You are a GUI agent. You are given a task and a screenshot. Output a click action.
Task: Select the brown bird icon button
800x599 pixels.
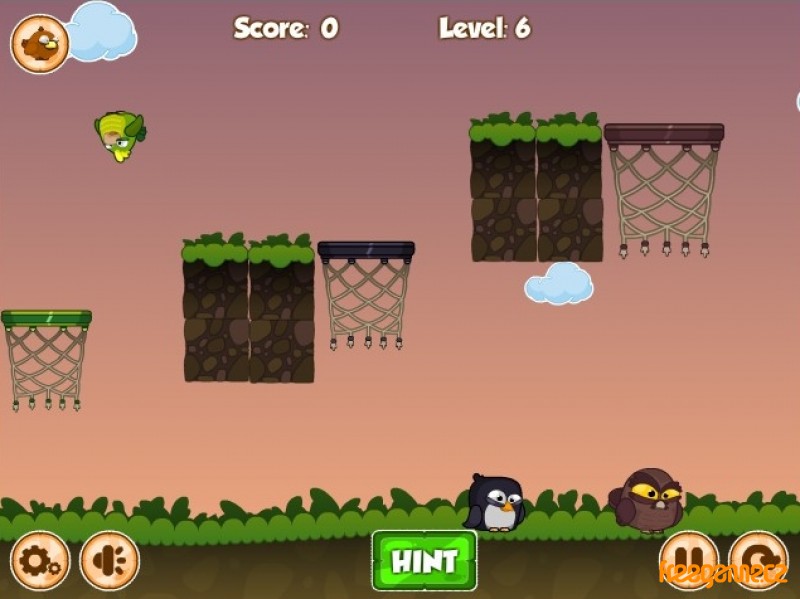tap(40, 44)
